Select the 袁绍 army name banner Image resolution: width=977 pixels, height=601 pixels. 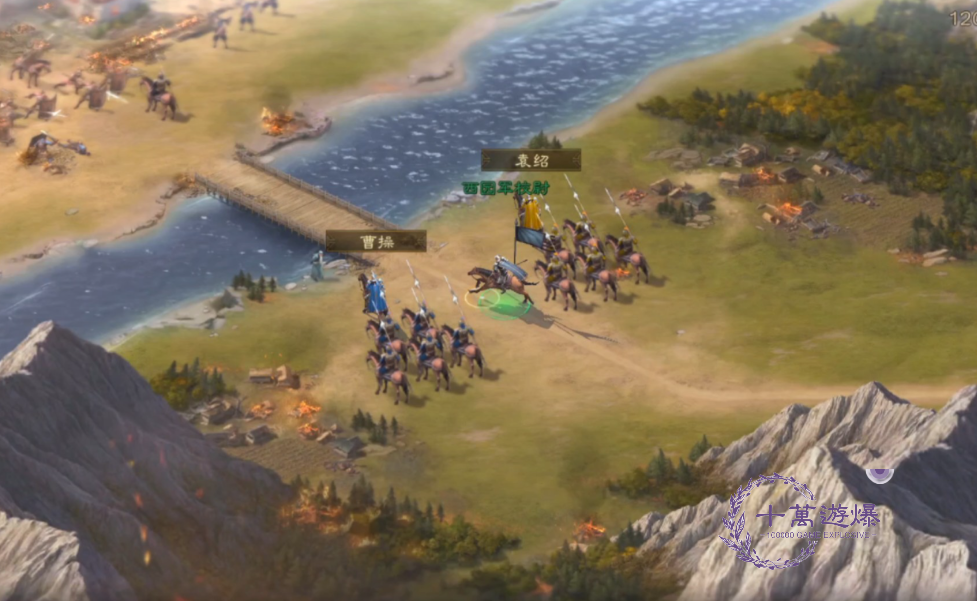531,160
